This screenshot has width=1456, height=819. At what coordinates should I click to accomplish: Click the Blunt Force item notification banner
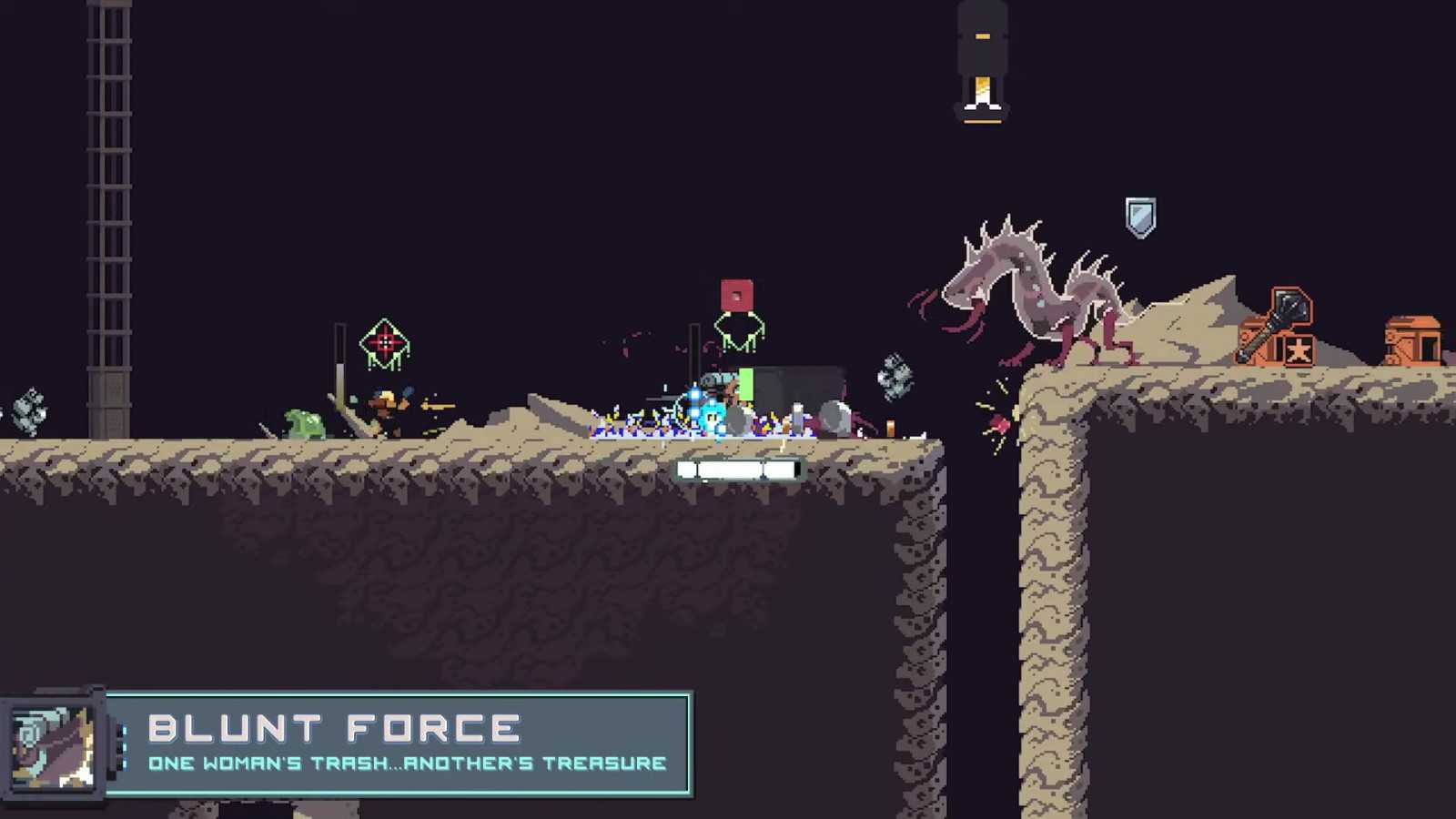[x=400, y=744]
